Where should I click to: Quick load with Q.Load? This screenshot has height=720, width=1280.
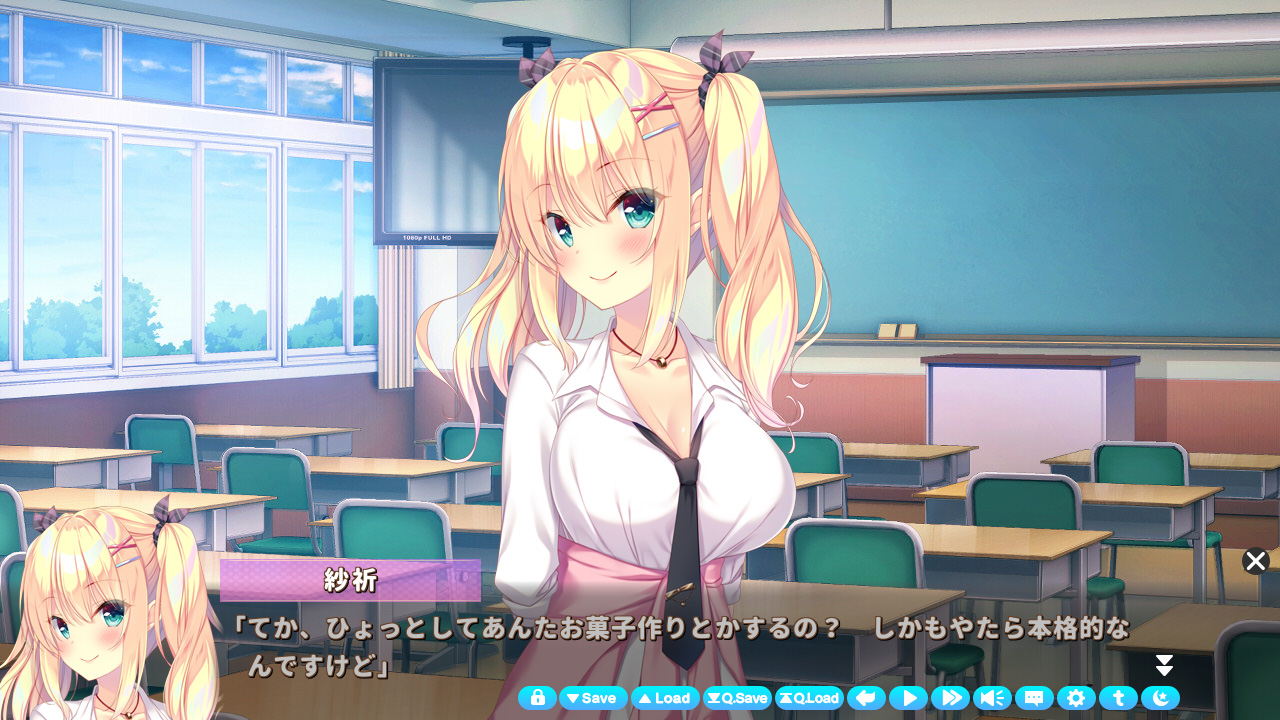point(809,698)
